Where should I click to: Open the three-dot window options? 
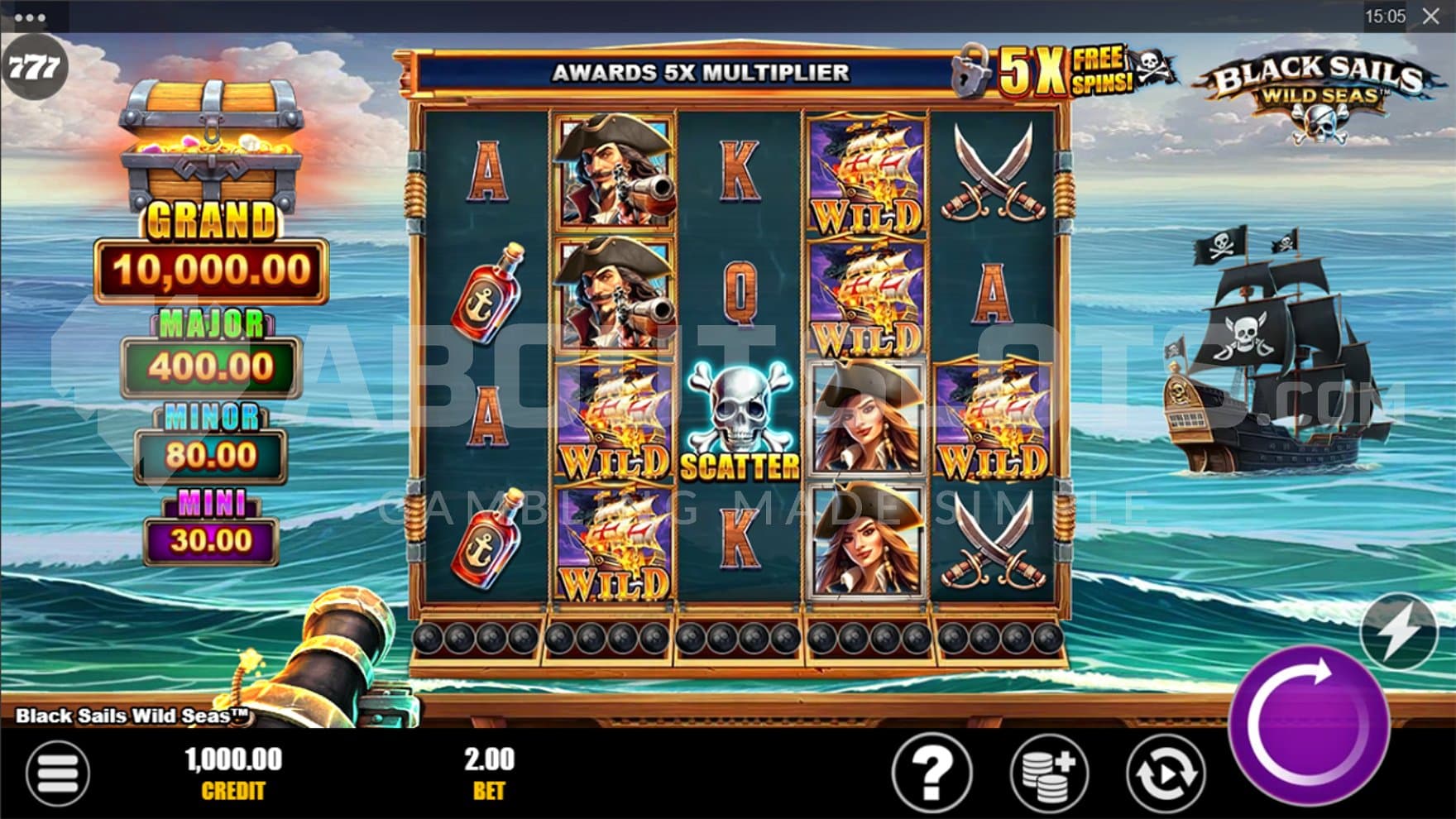pos(30,17)
